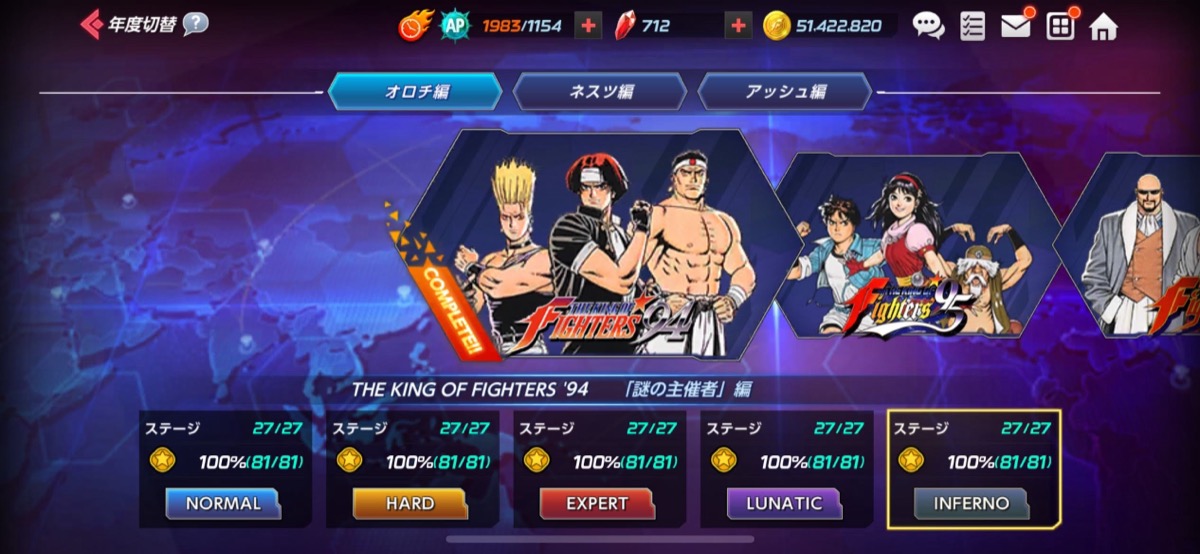
Task: Choose HARD difficulty
Action: [410, 504]
